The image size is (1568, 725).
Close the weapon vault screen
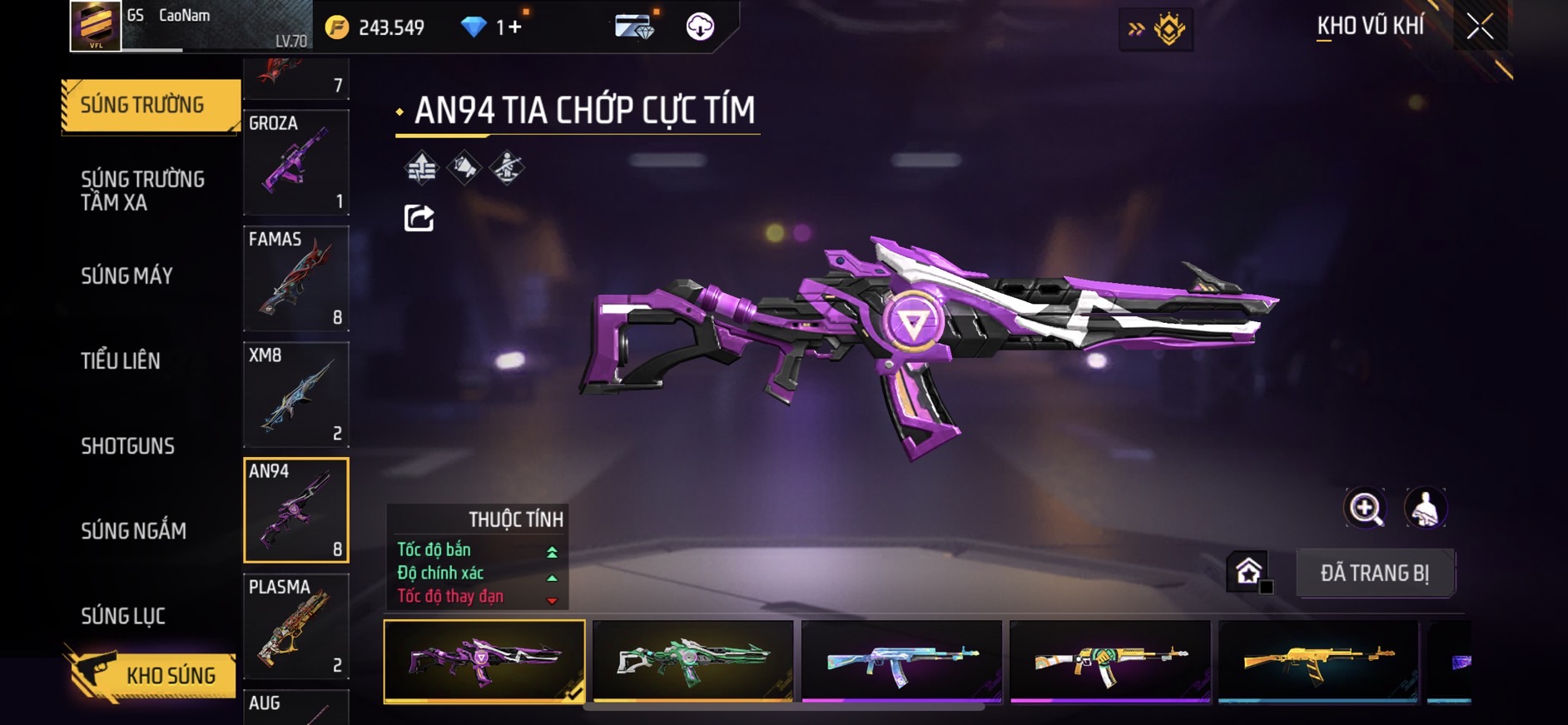click(1480, 27)
